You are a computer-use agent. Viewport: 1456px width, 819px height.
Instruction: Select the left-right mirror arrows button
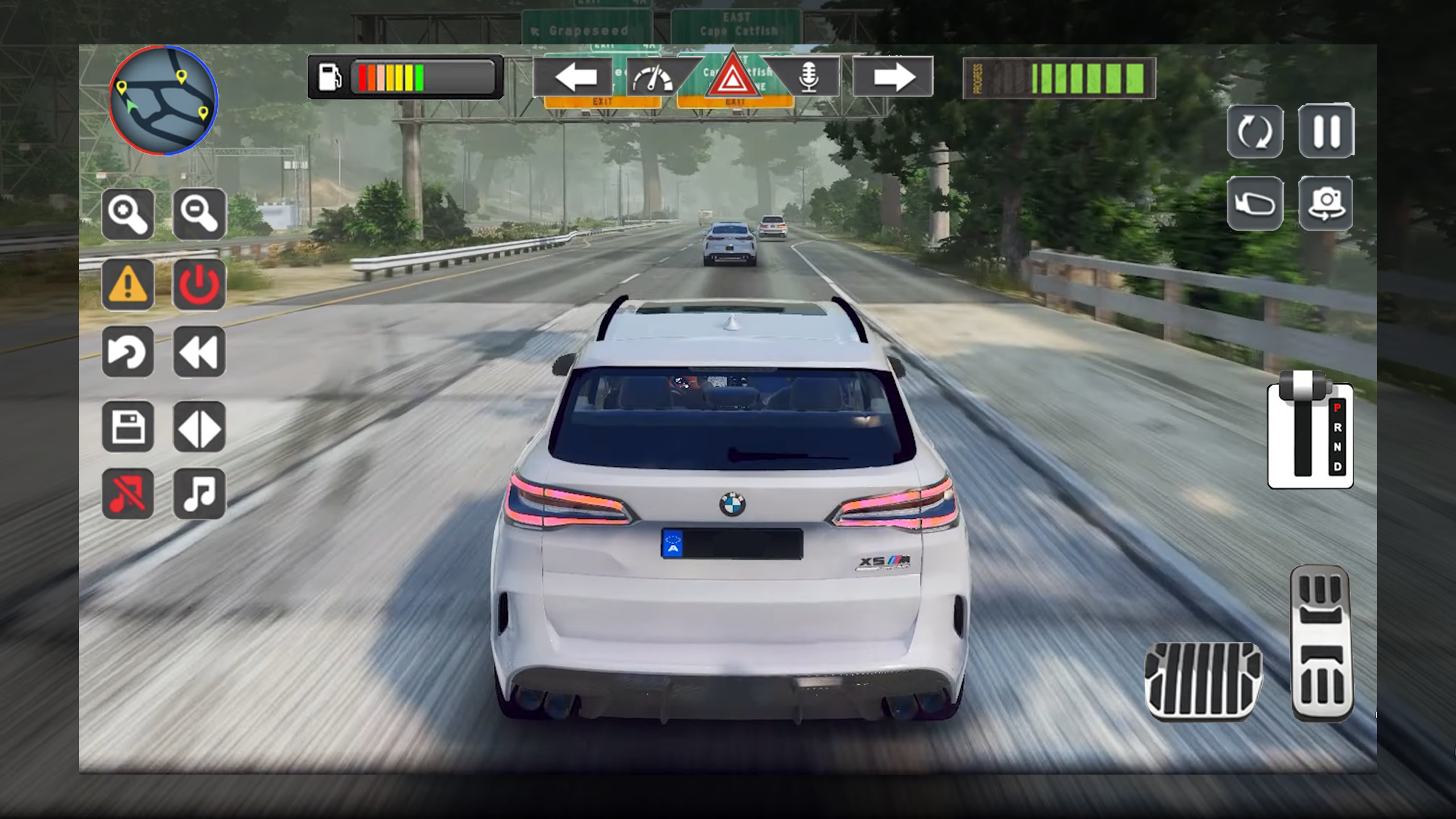199,427
